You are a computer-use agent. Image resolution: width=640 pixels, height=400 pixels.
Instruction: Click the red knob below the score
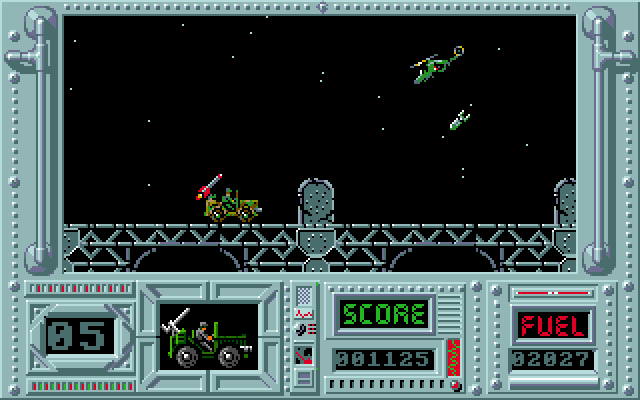tap(455, 384)
